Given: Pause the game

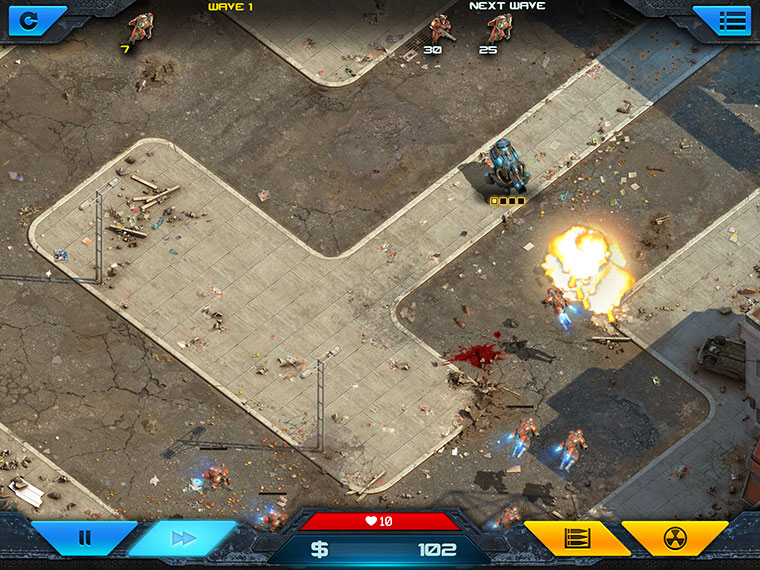Looking at the screenshot, I should [84, 538].
